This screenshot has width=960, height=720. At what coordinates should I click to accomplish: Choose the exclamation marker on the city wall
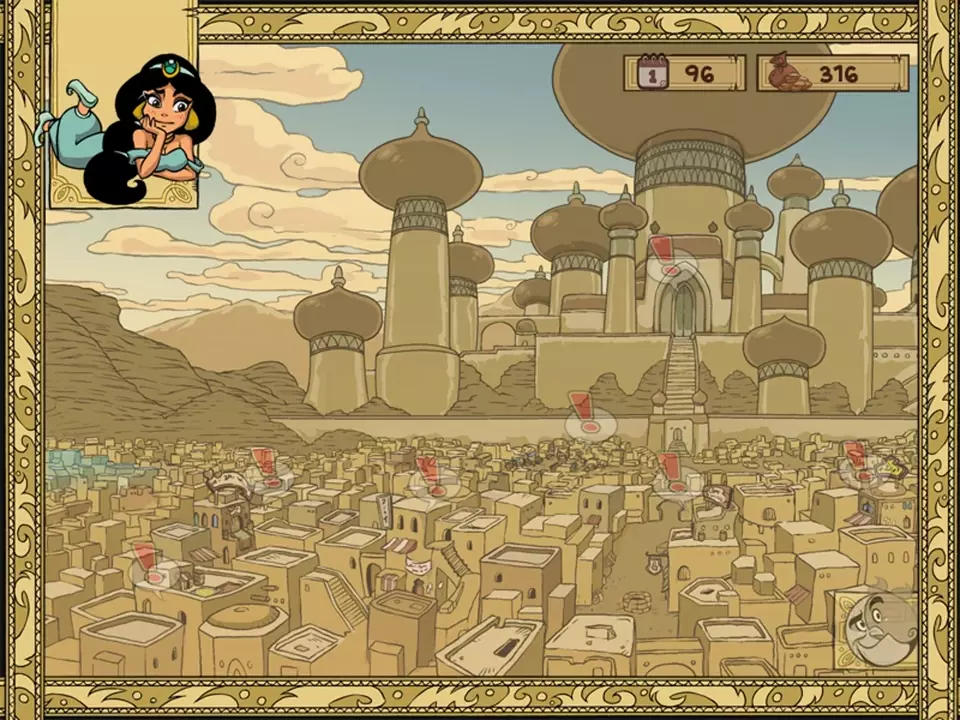click(583, 414)
